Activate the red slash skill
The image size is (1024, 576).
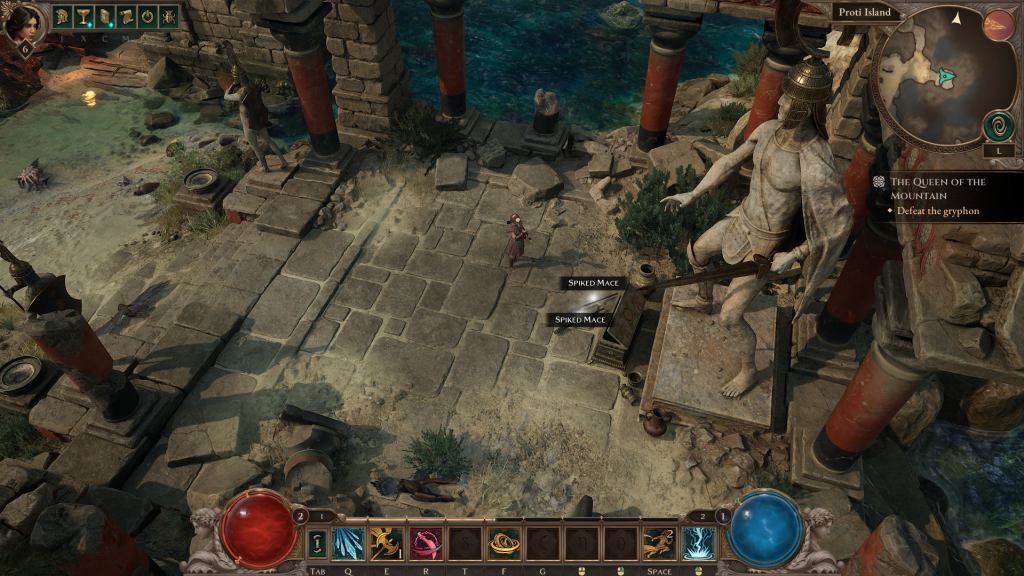(x=426, y=543)
